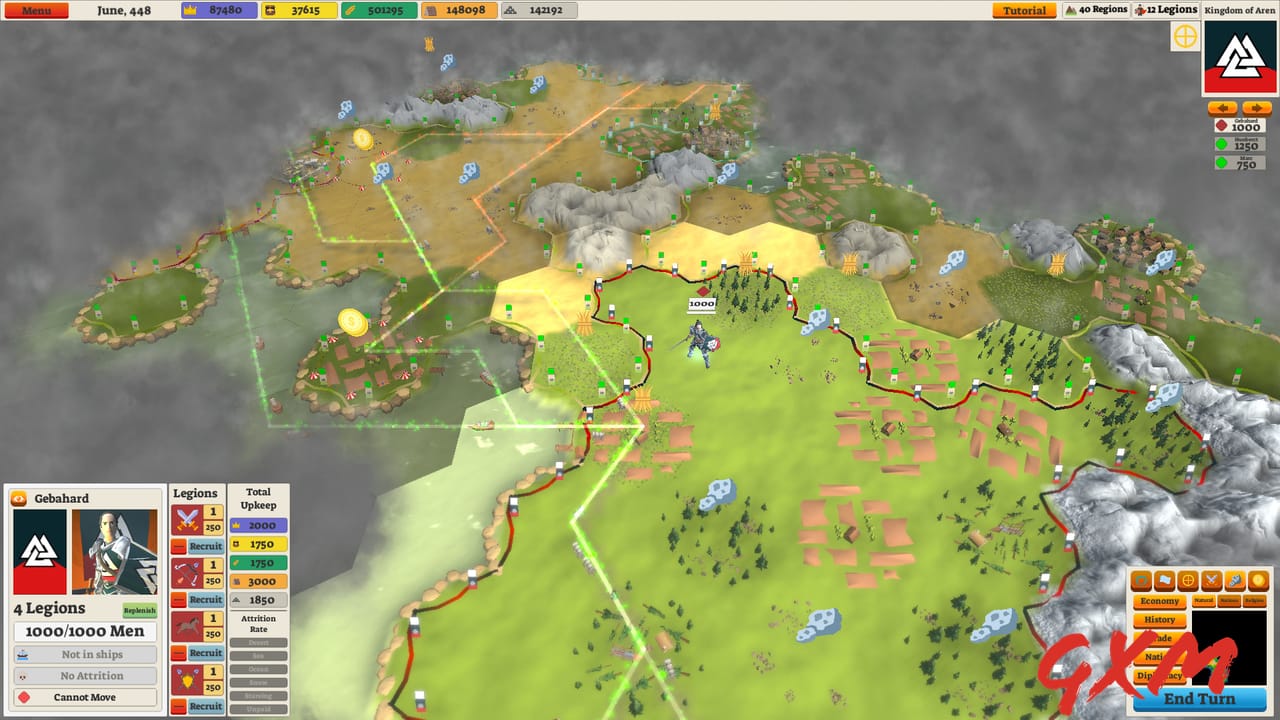Click the terrain icon in the bottom-right panel
This screenshot has width=1280, height=720.
1142,579
